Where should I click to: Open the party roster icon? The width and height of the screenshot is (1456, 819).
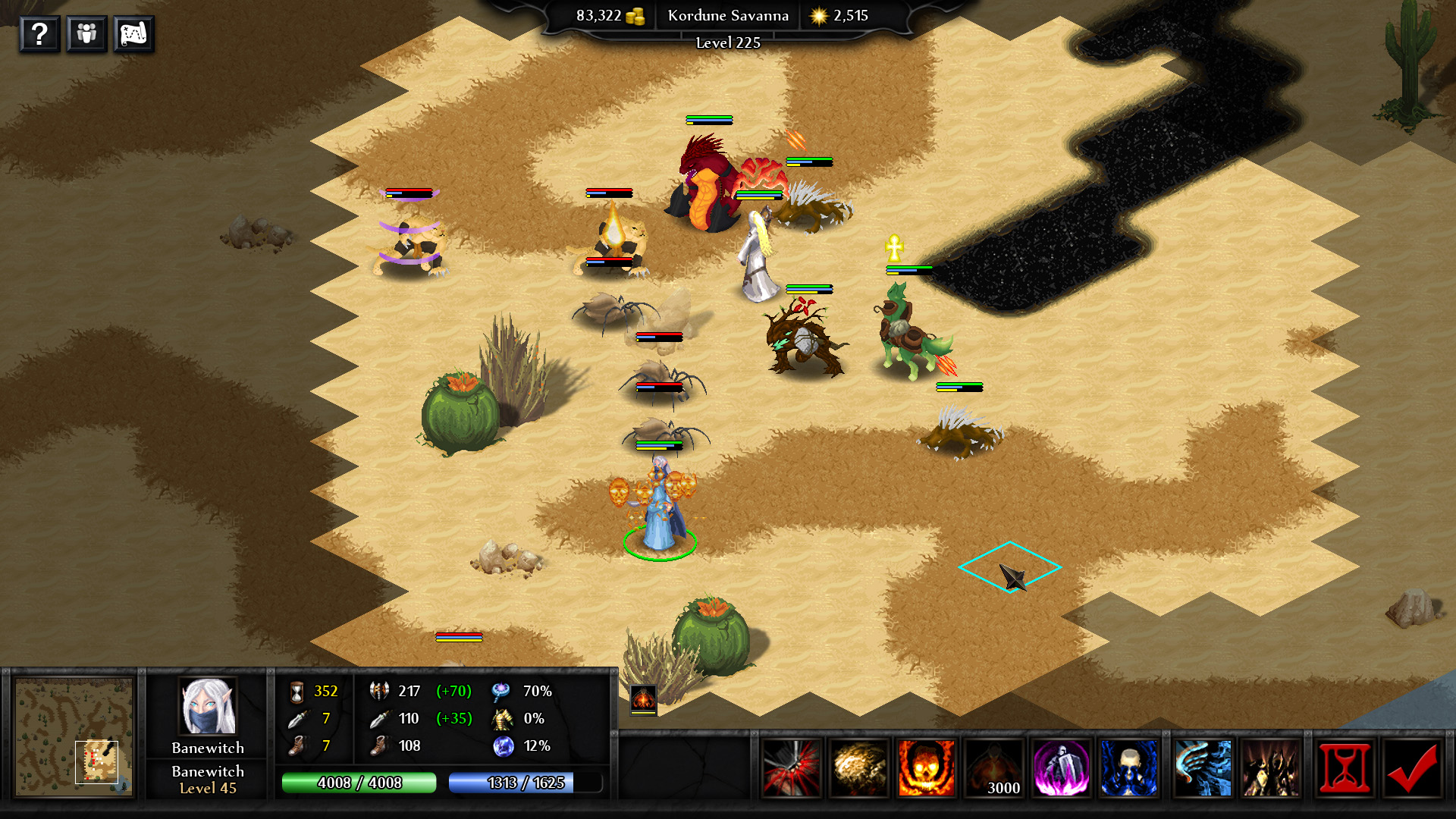pos(86,33)
